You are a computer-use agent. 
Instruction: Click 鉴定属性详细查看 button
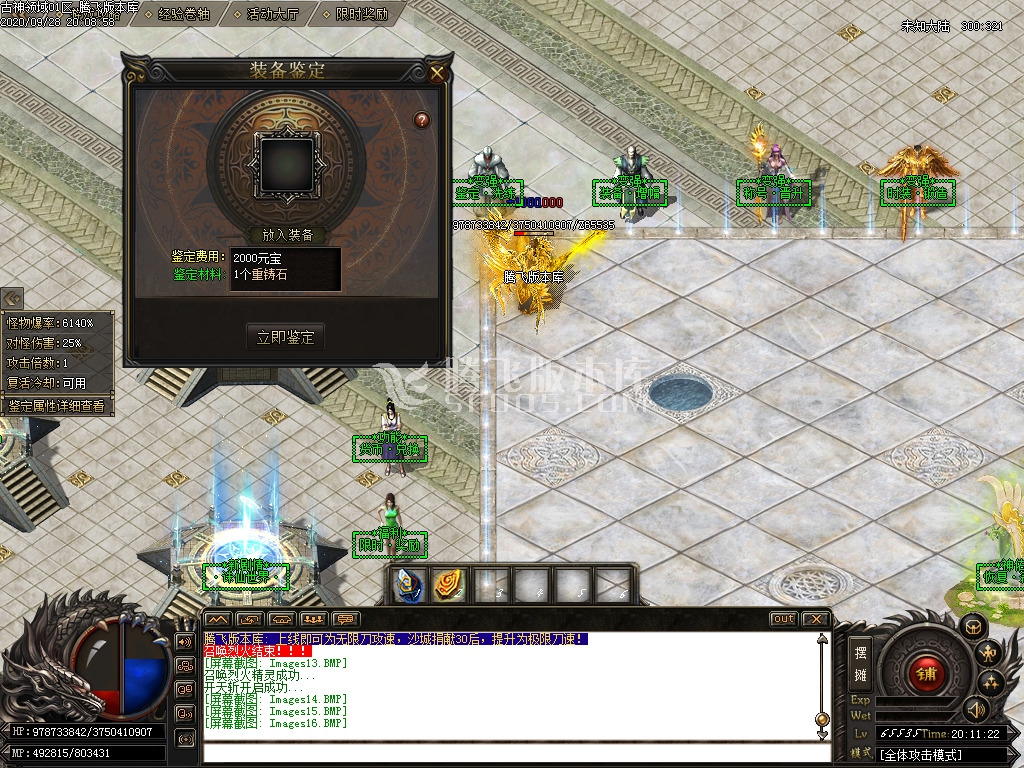(x=57, y=406)
